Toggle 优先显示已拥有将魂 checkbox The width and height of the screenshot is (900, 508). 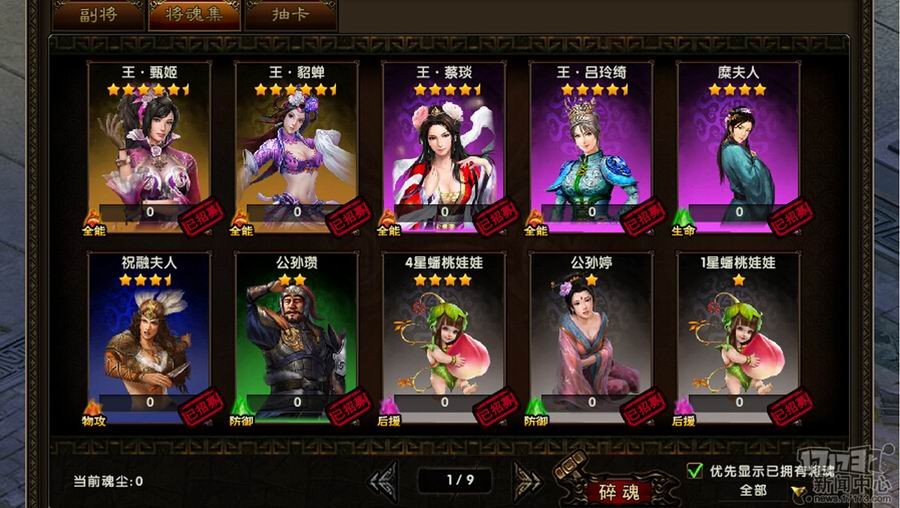click(695, 470)
